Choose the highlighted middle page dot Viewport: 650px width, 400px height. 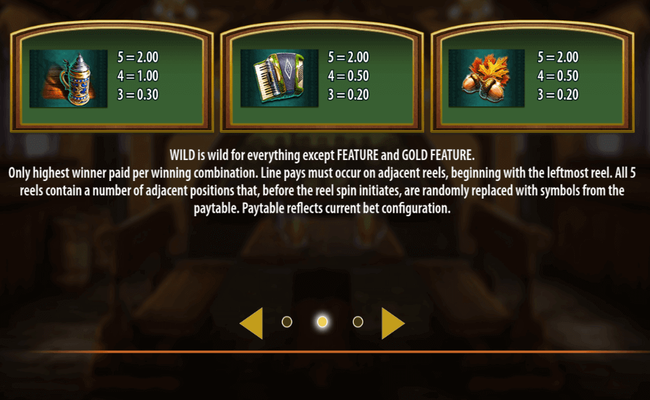(x=322, y=322)
